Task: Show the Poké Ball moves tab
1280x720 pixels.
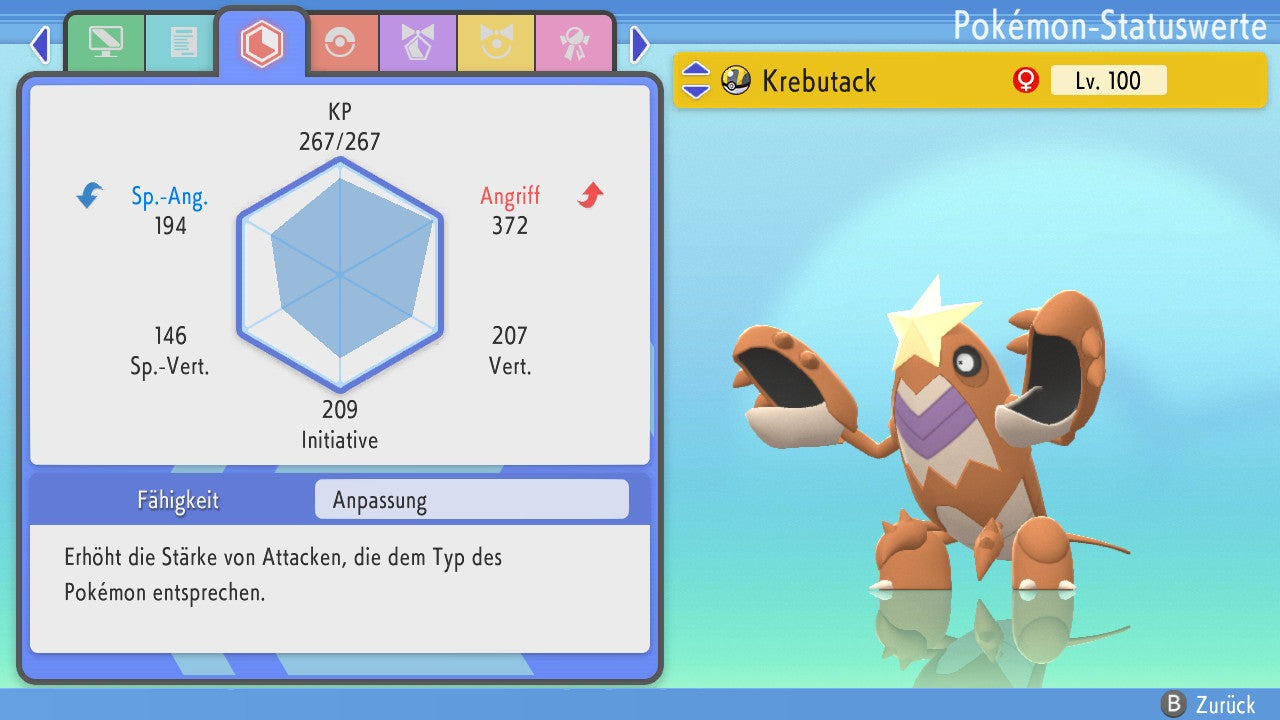Action: click(340, 43)
